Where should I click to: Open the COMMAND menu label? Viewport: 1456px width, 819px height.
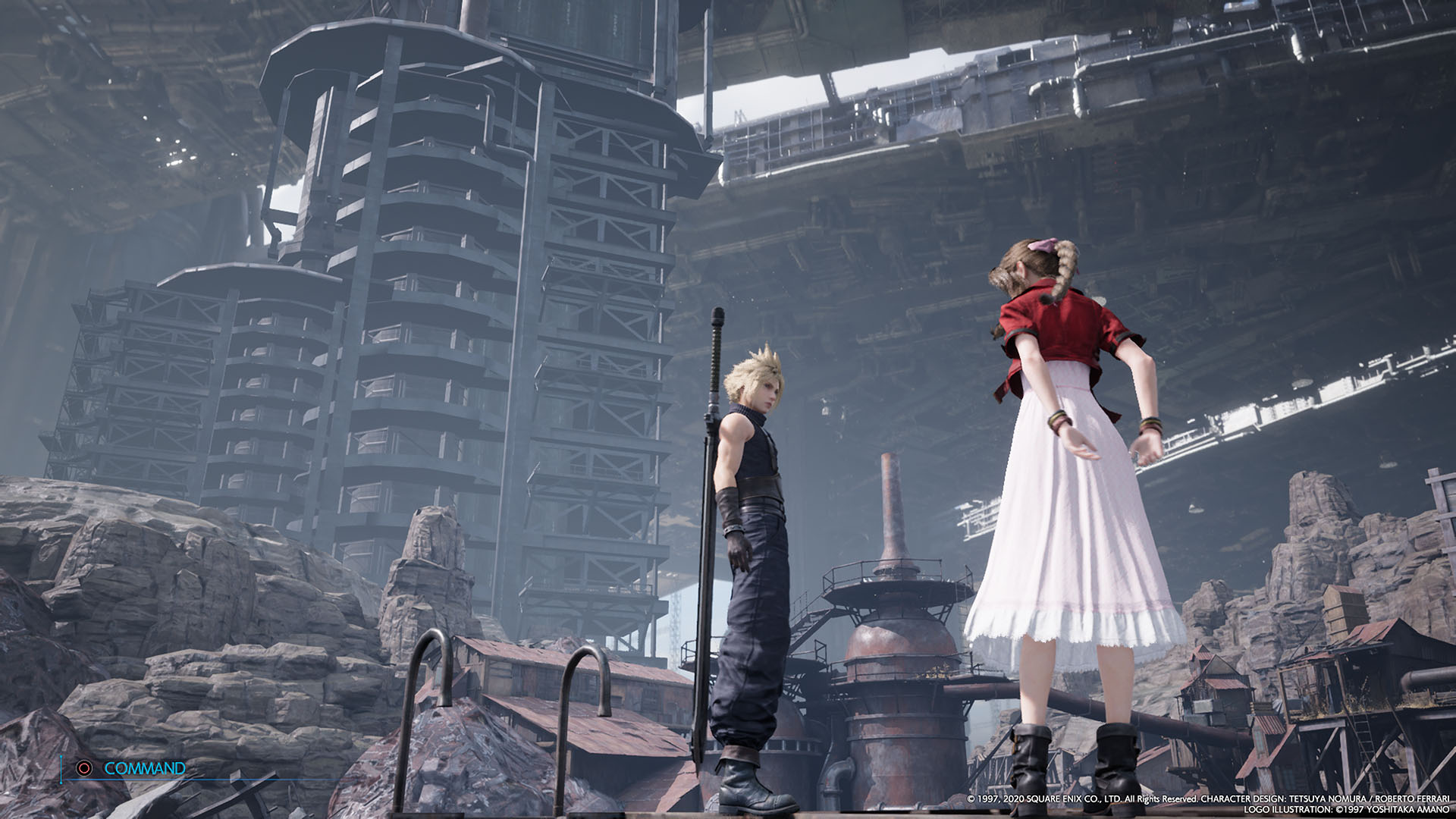click(144, 768)
